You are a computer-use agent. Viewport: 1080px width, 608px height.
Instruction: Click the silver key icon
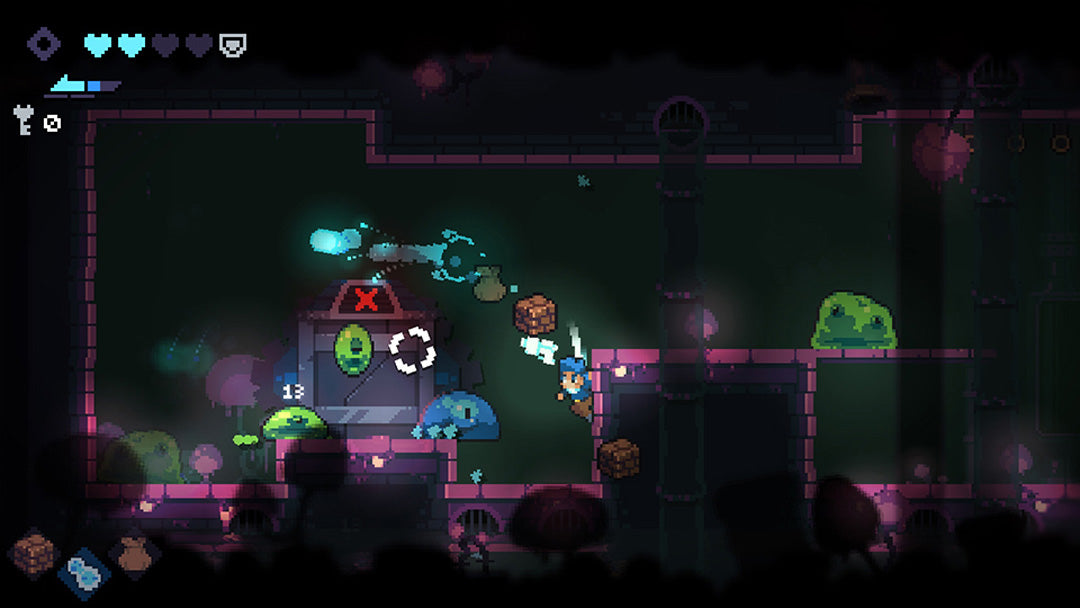point(23,120)
